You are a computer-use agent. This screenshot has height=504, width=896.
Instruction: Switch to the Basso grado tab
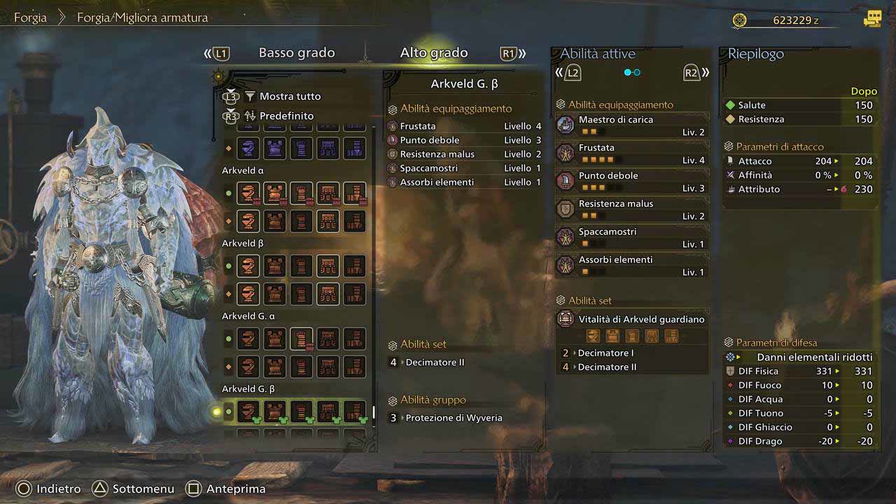[296, 53]
